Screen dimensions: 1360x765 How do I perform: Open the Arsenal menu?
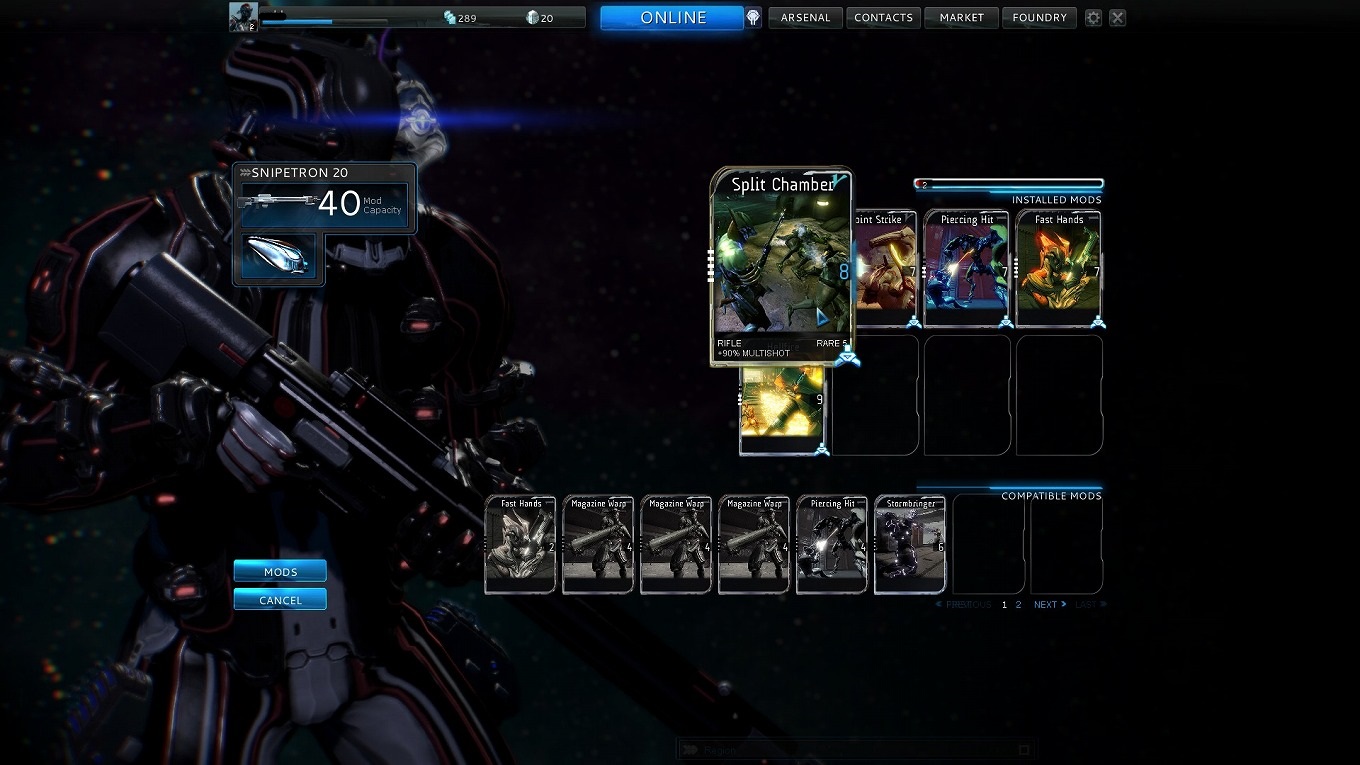pos(805,18)
